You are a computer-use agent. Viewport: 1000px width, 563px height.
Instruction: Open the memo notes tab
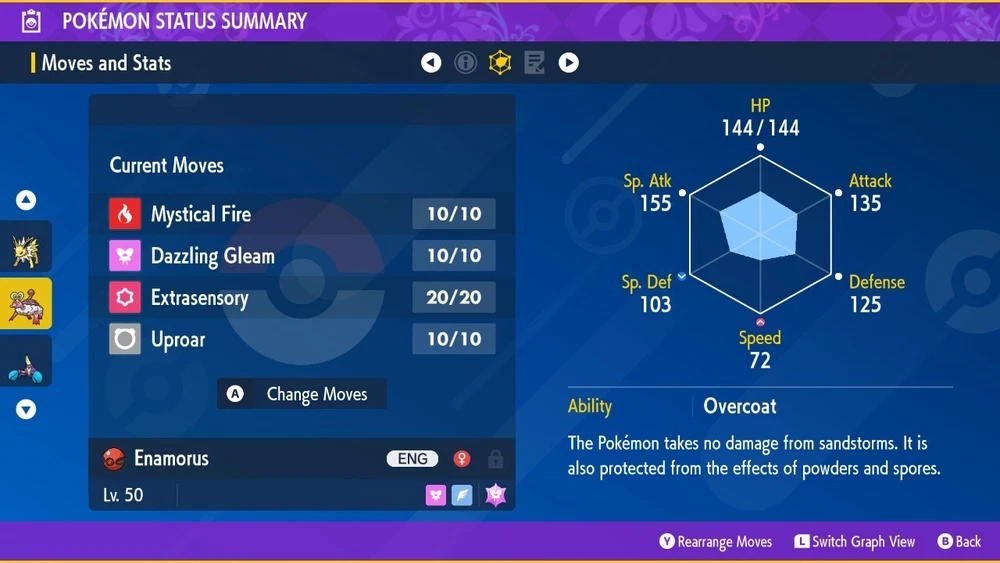534,63
